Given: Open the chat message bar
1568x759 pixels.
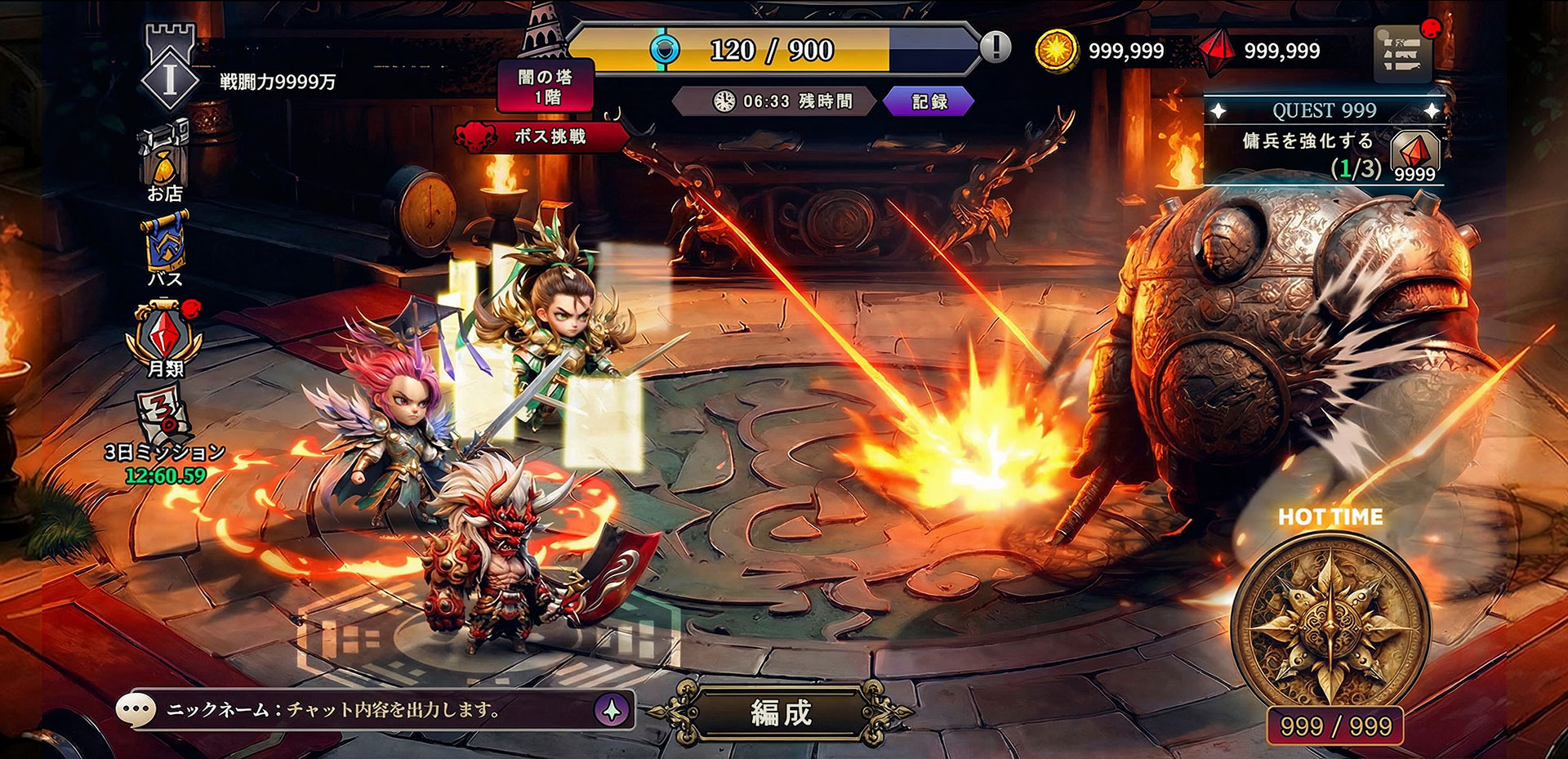Looking at the screenshot, I should point(359,710).
